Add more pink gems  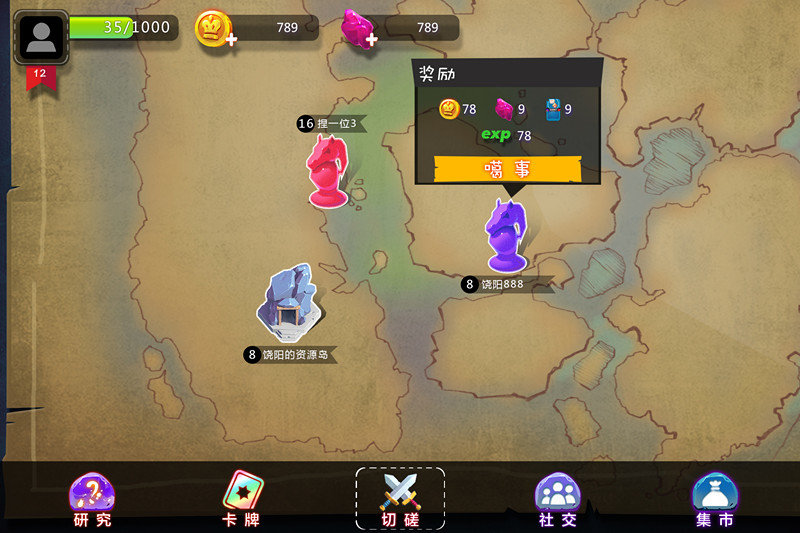point(371,40)
